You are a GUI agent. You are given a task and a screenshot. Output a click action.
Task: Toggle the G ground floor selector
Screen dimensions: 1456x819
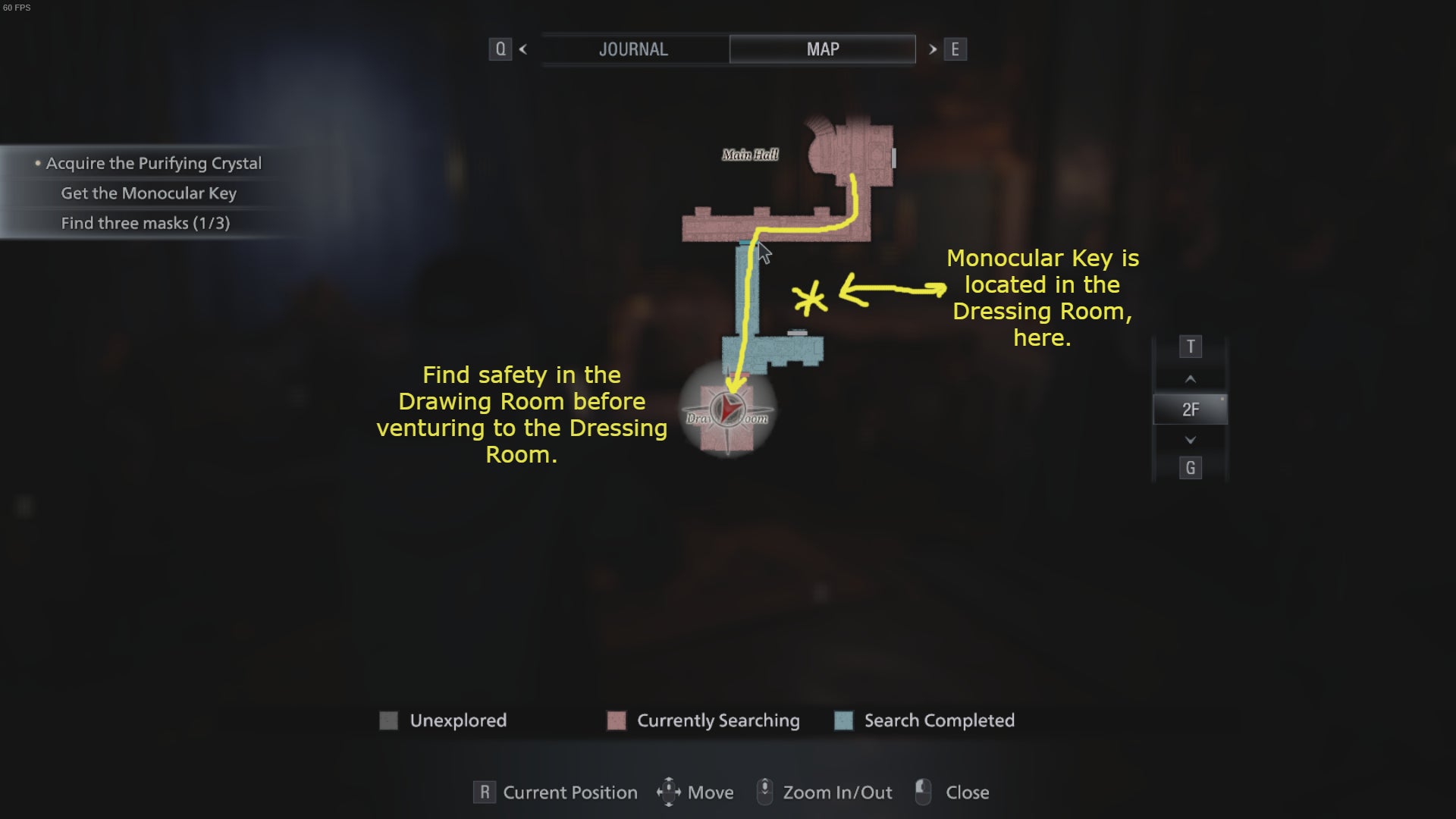(1191, 468)
